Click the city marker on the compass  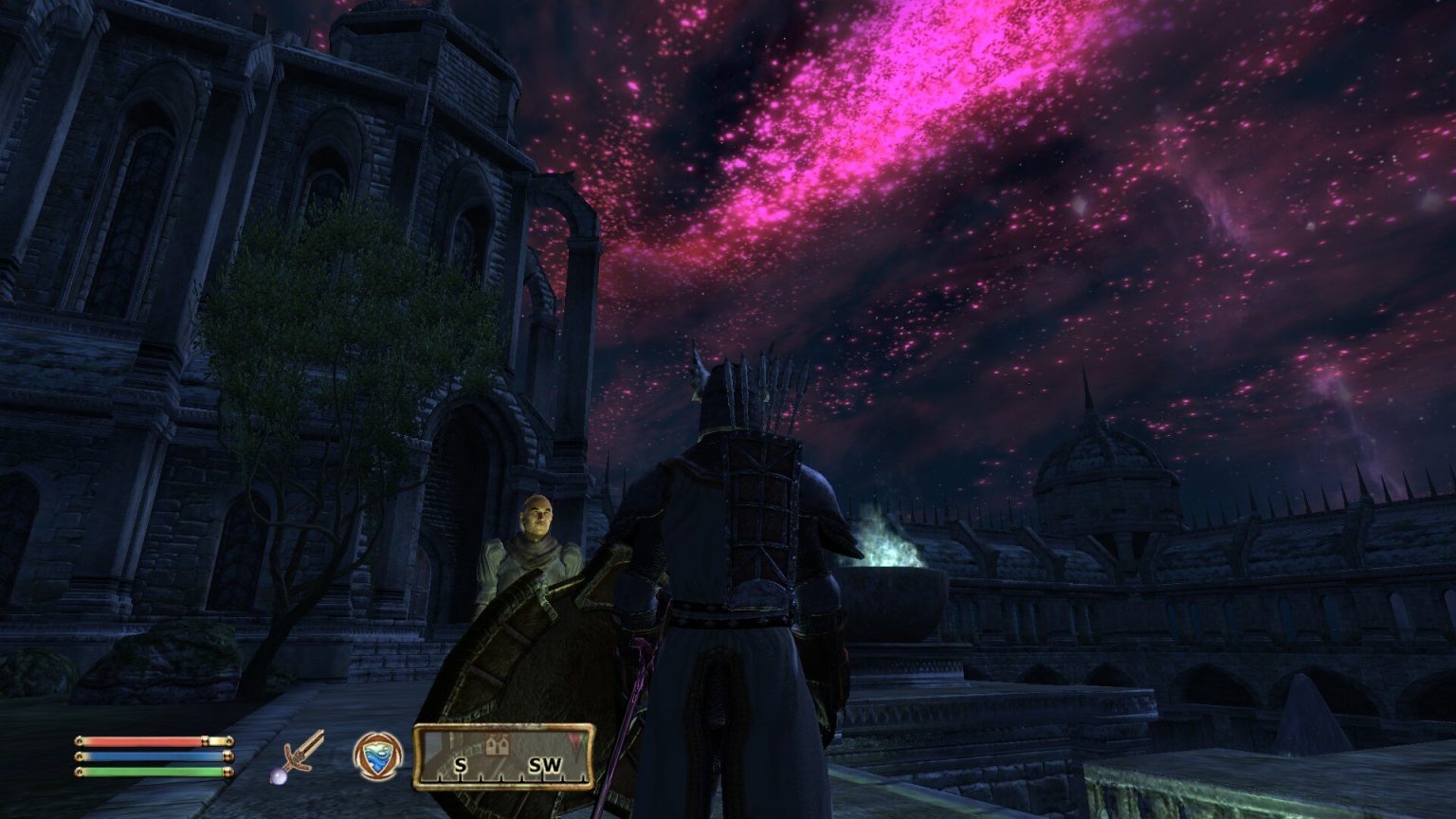[497, 746]
